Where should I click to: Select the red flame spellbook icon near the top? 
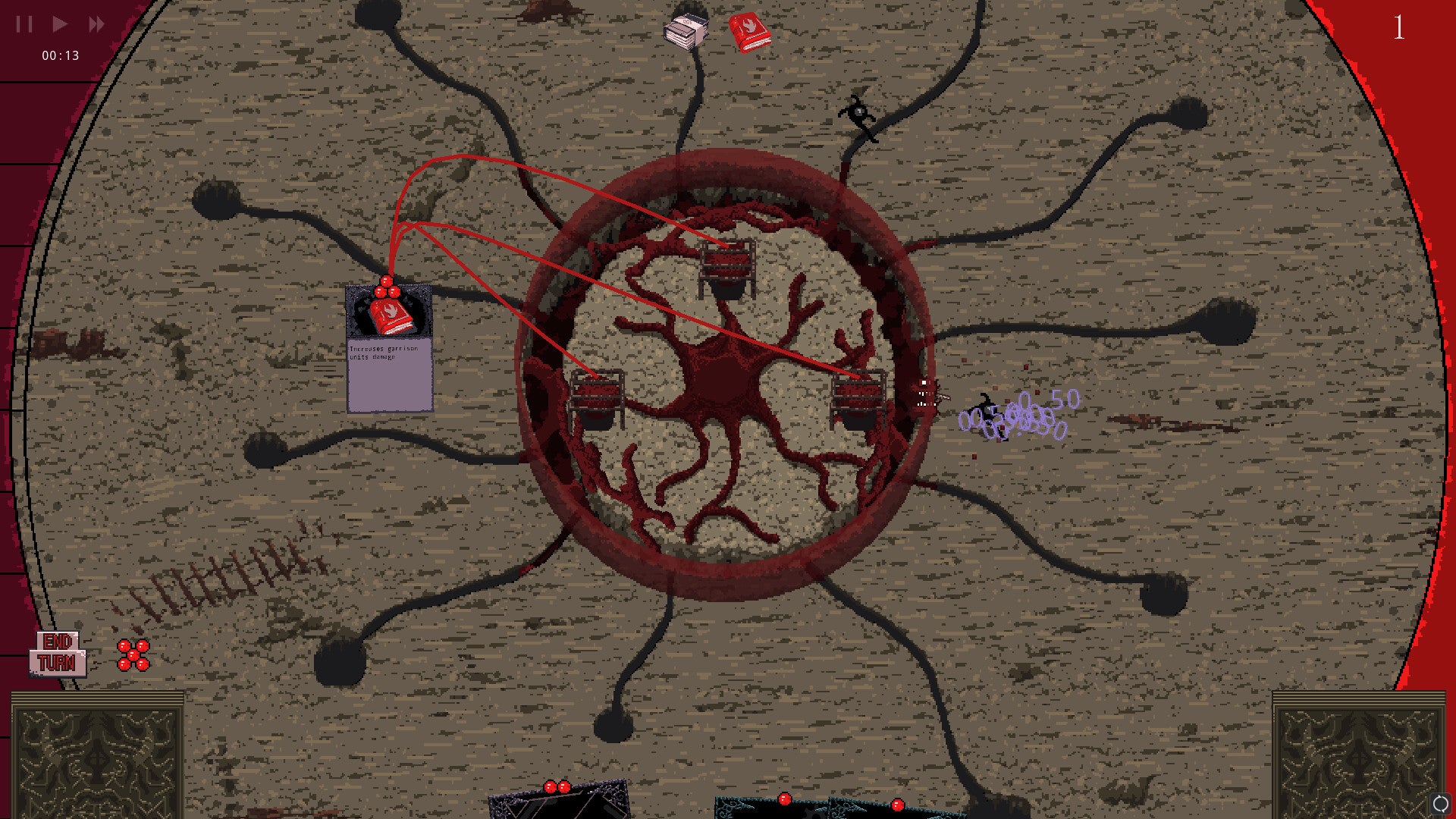[749, 33]
